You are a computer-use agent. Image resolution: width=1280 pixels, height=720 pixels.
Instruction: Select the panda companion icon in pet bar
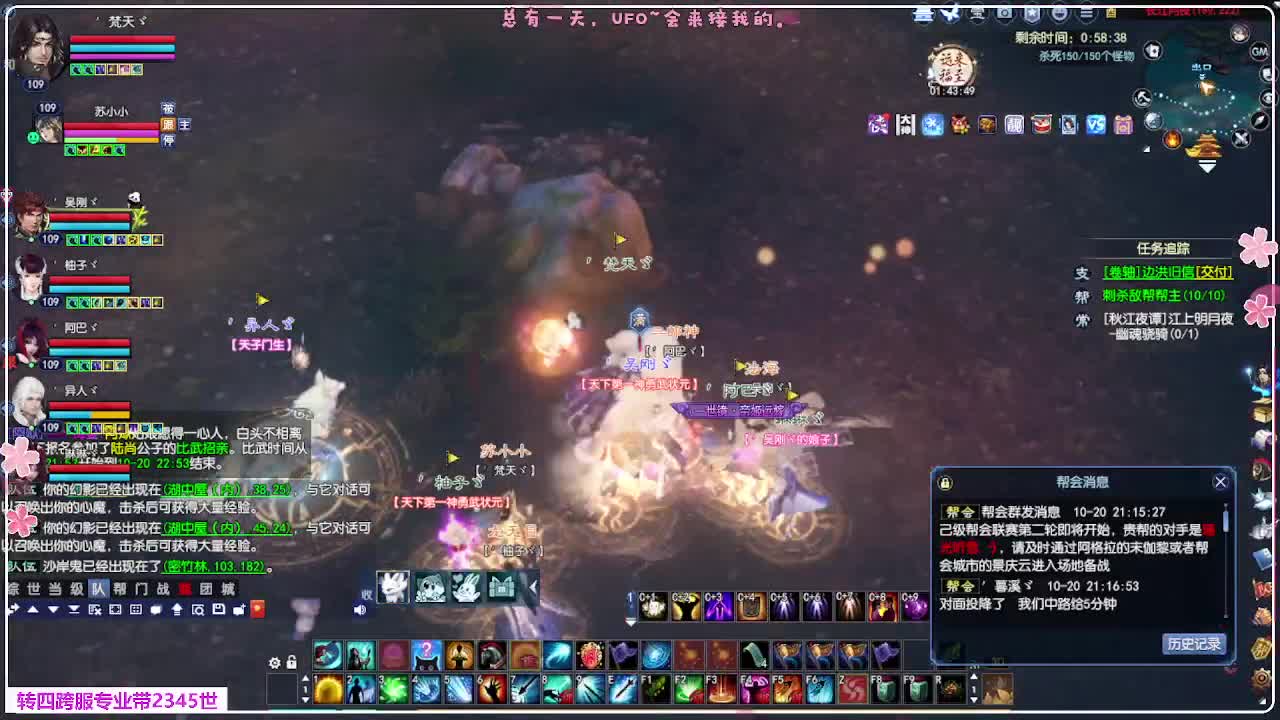point(430,588)
